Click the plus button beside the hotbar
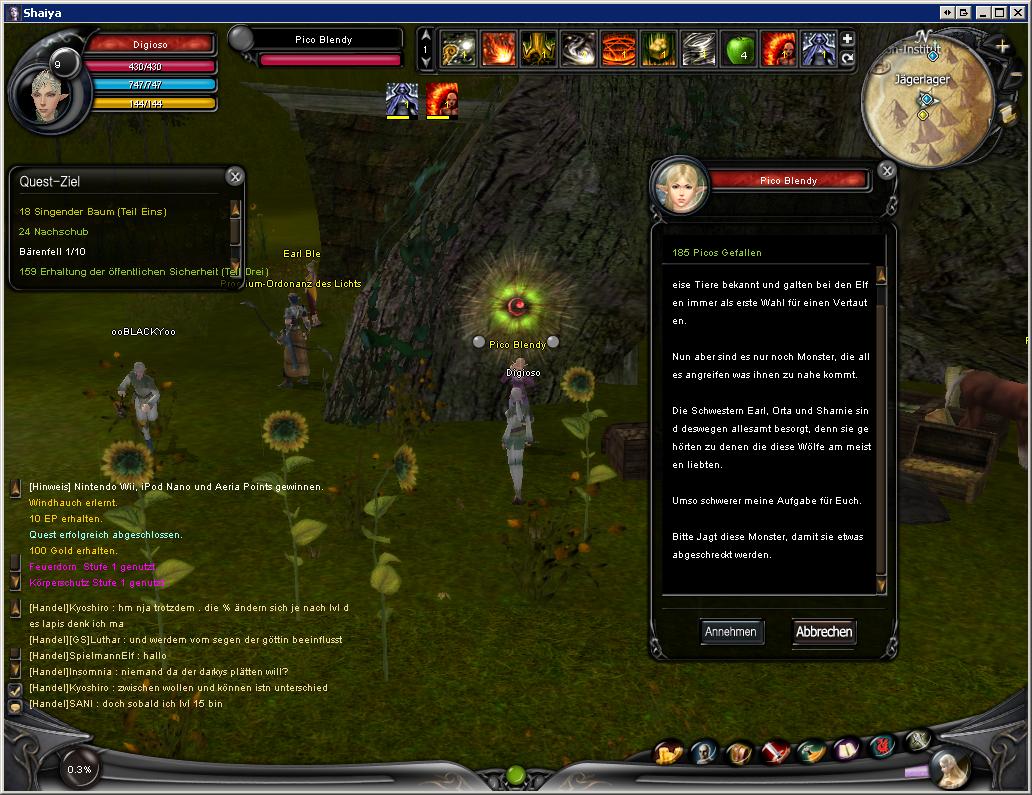This screenshot has width=1032, height=795. pos(848,39)
